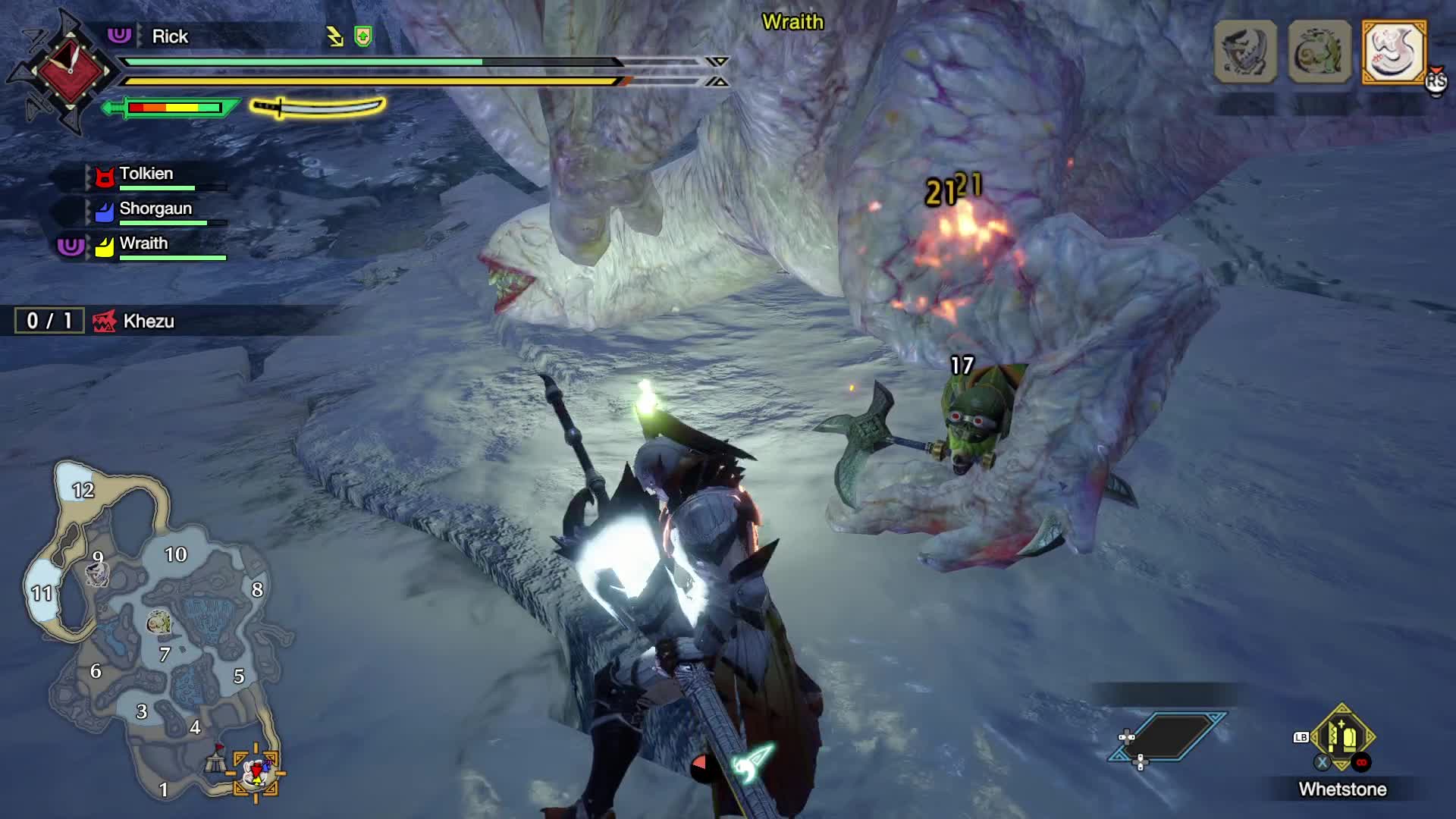Open the area minimap

click(x=159, y=629)
